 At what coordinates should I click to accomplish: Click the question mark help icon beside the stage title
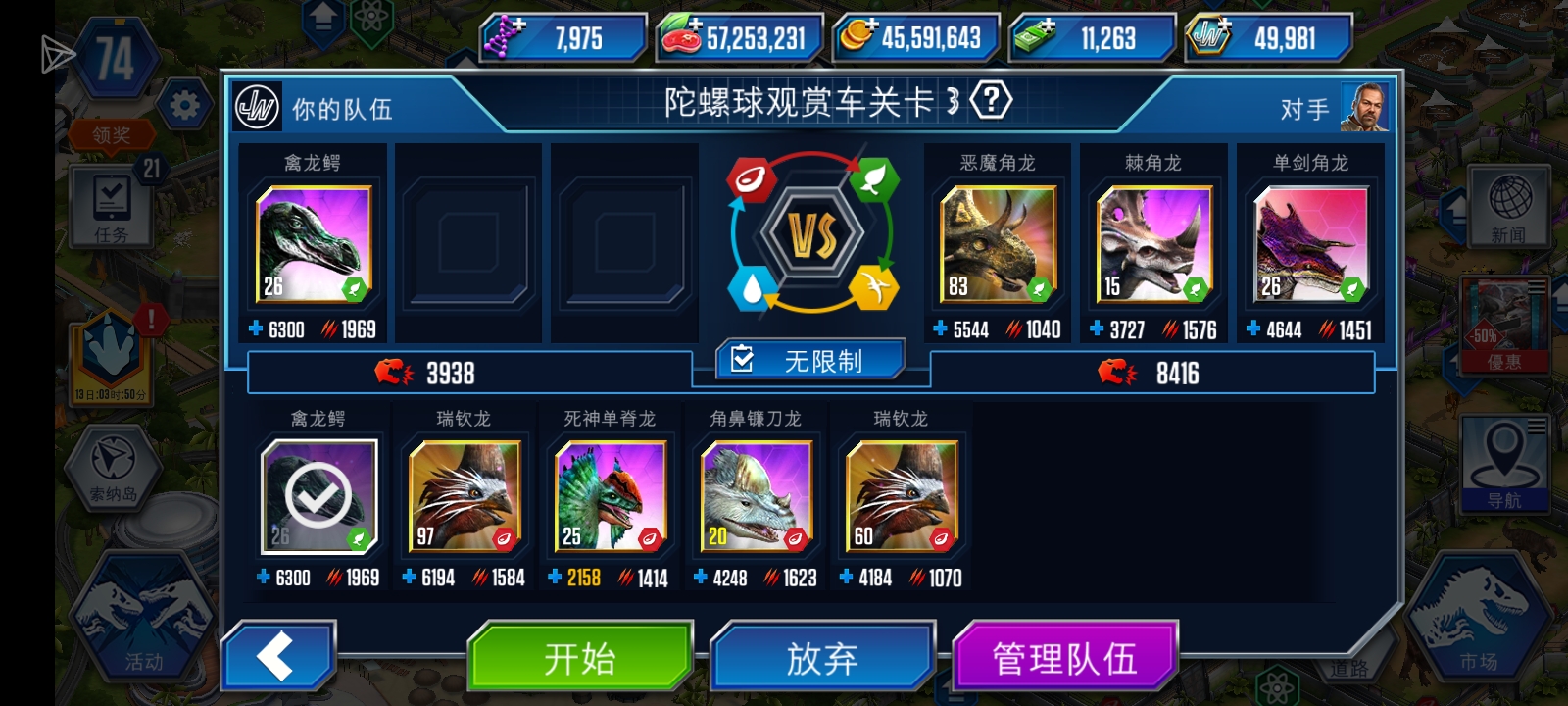(x=993, y=101)
